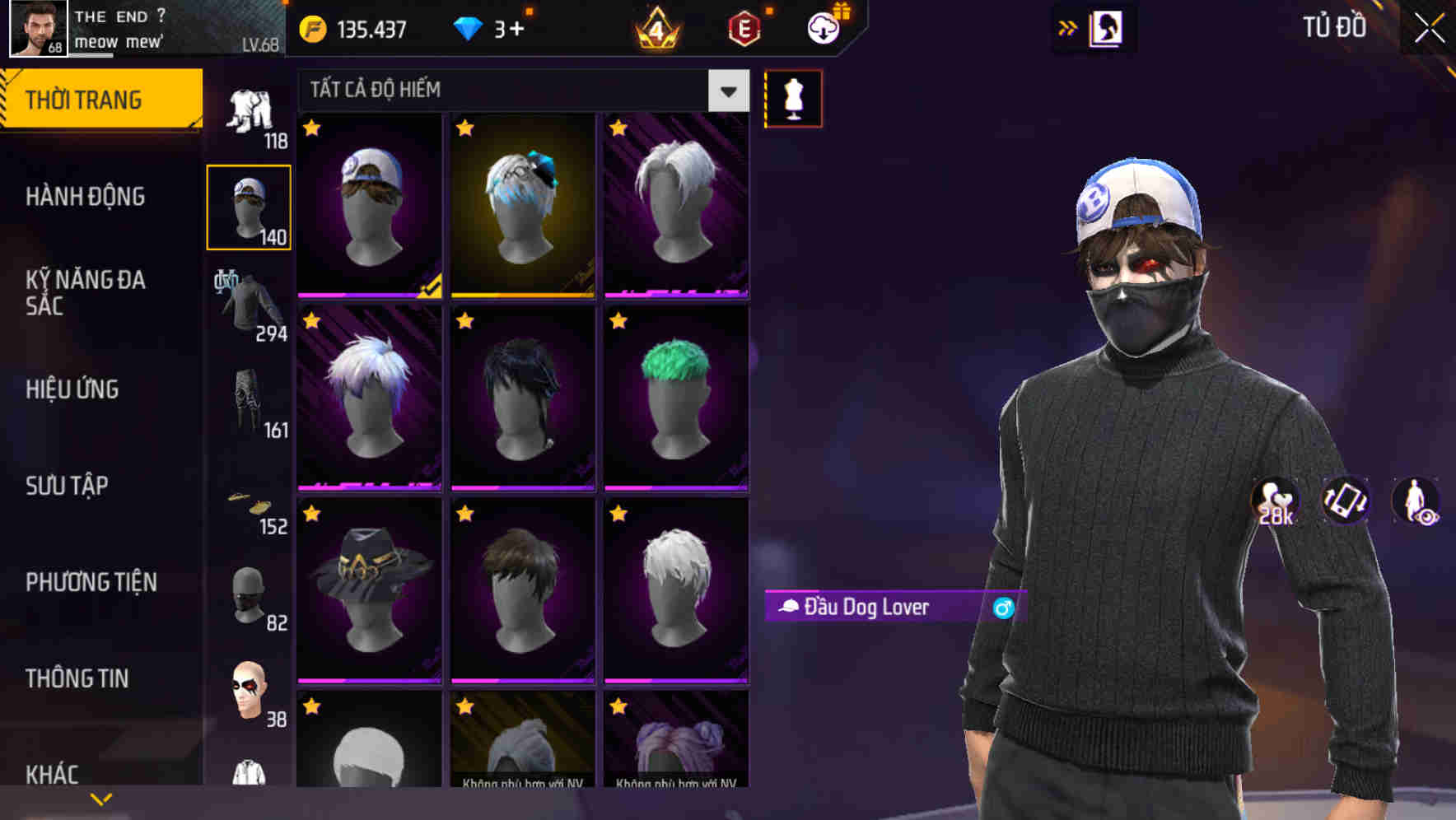Expand the sidebar with the bottom chevron
Screen dimensions: 1456x820
pos(100,797)
